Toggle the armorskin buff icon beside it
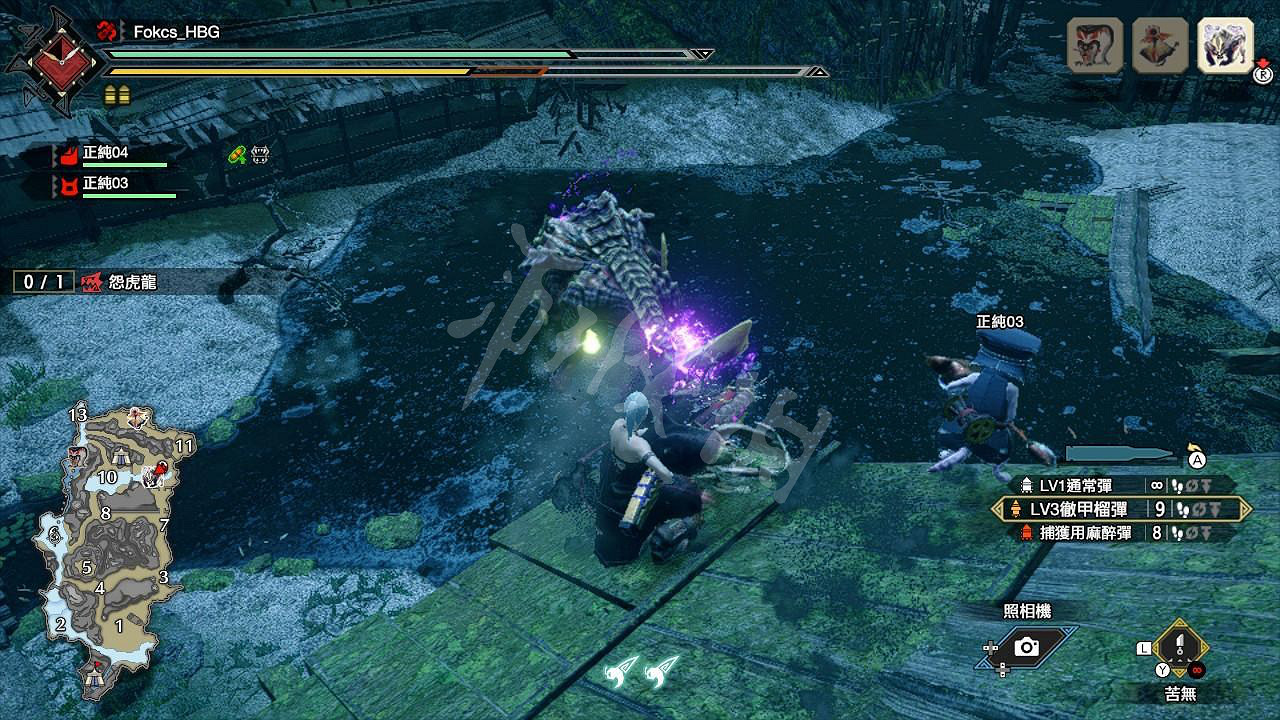1280x720 pixels. [x=260, y=153]
